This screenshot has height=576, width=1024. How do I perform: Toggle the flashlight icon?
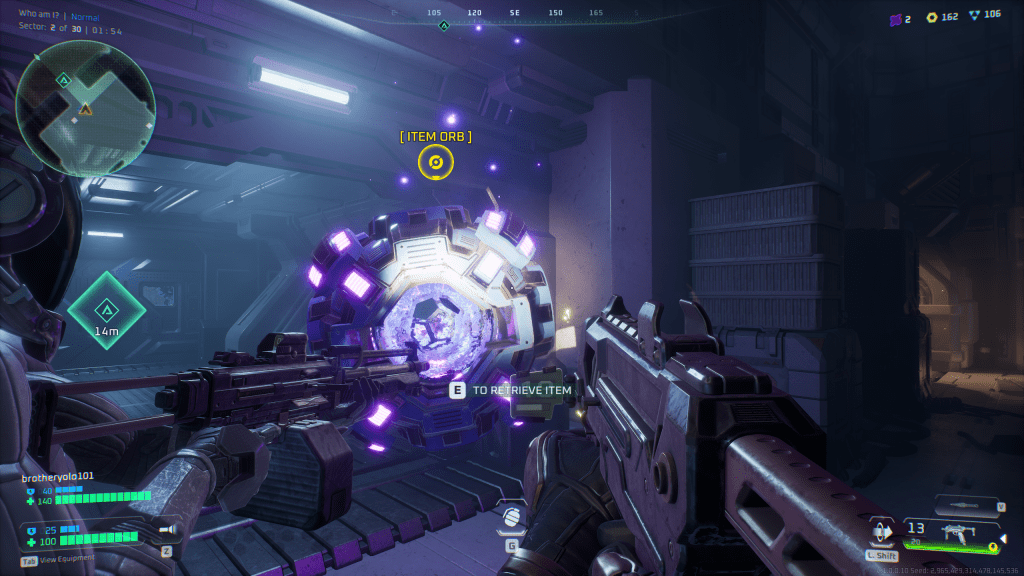(x=167, y=529)
